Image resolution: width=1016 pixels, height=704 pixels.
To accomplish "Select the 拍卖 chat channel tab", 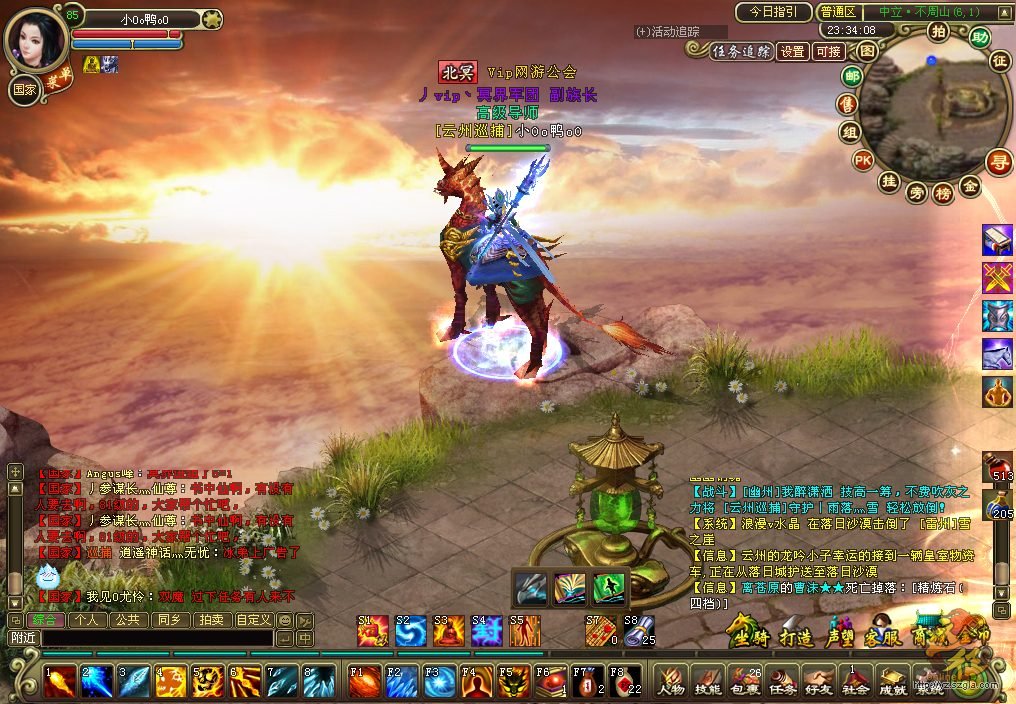I will point(211,620).
